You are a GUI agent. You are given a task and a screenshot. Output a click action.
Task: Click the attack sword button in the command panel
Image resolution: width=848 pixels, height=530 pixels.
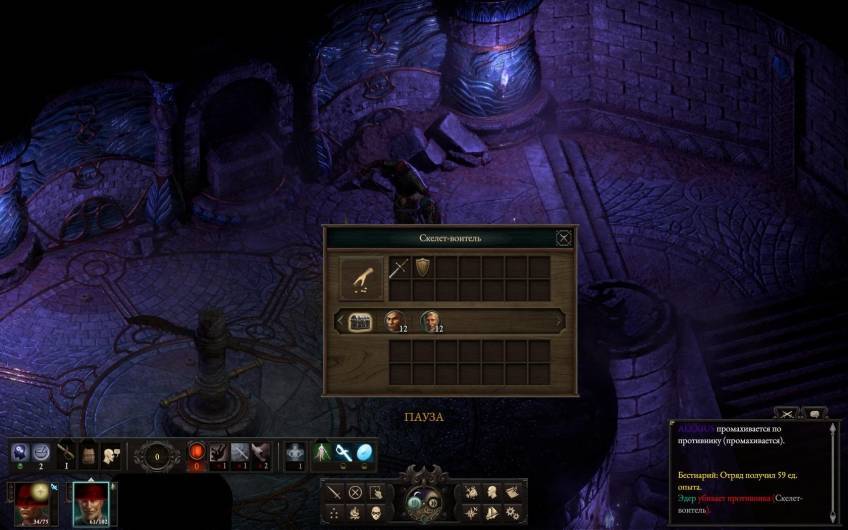tap(334, 492)
